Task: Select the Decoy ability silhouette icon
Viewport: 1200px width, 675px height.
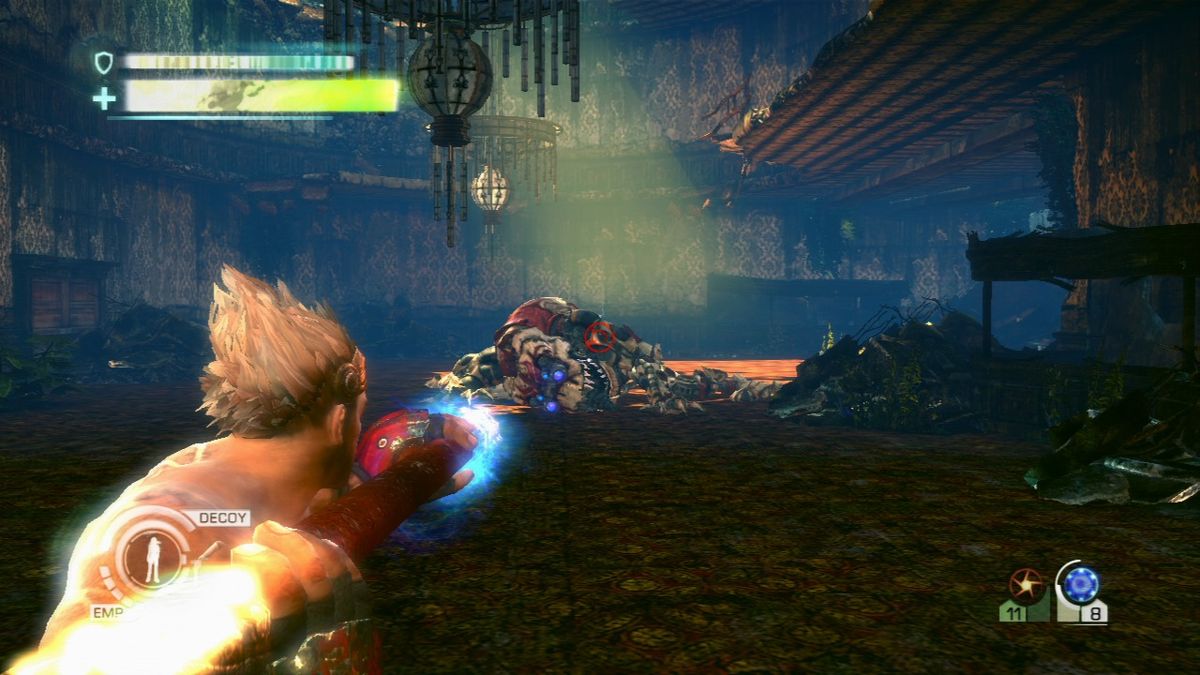Action: 151,558
